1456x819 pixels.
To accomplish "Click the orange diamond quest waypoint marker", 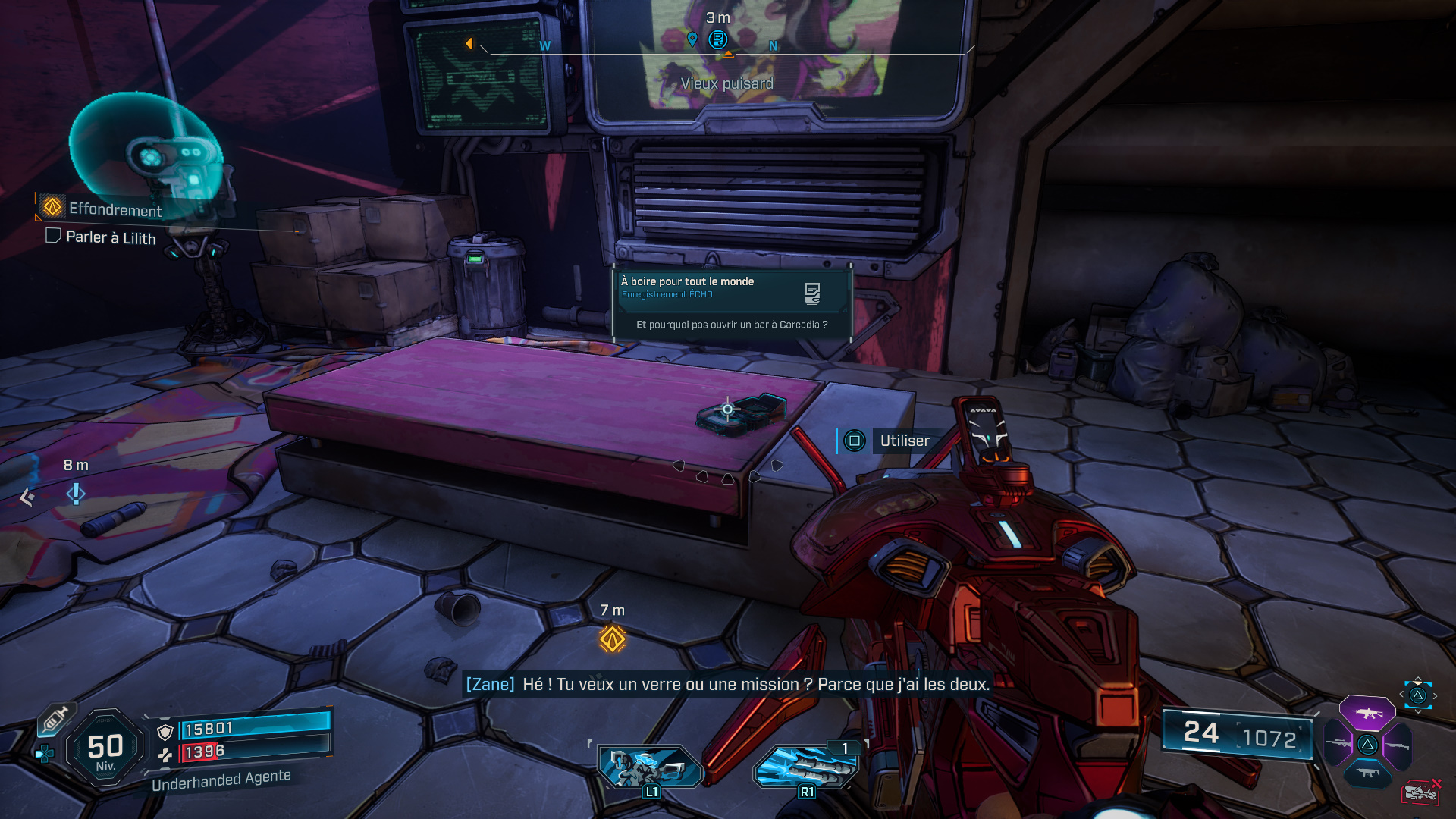I will pos(613,639).
